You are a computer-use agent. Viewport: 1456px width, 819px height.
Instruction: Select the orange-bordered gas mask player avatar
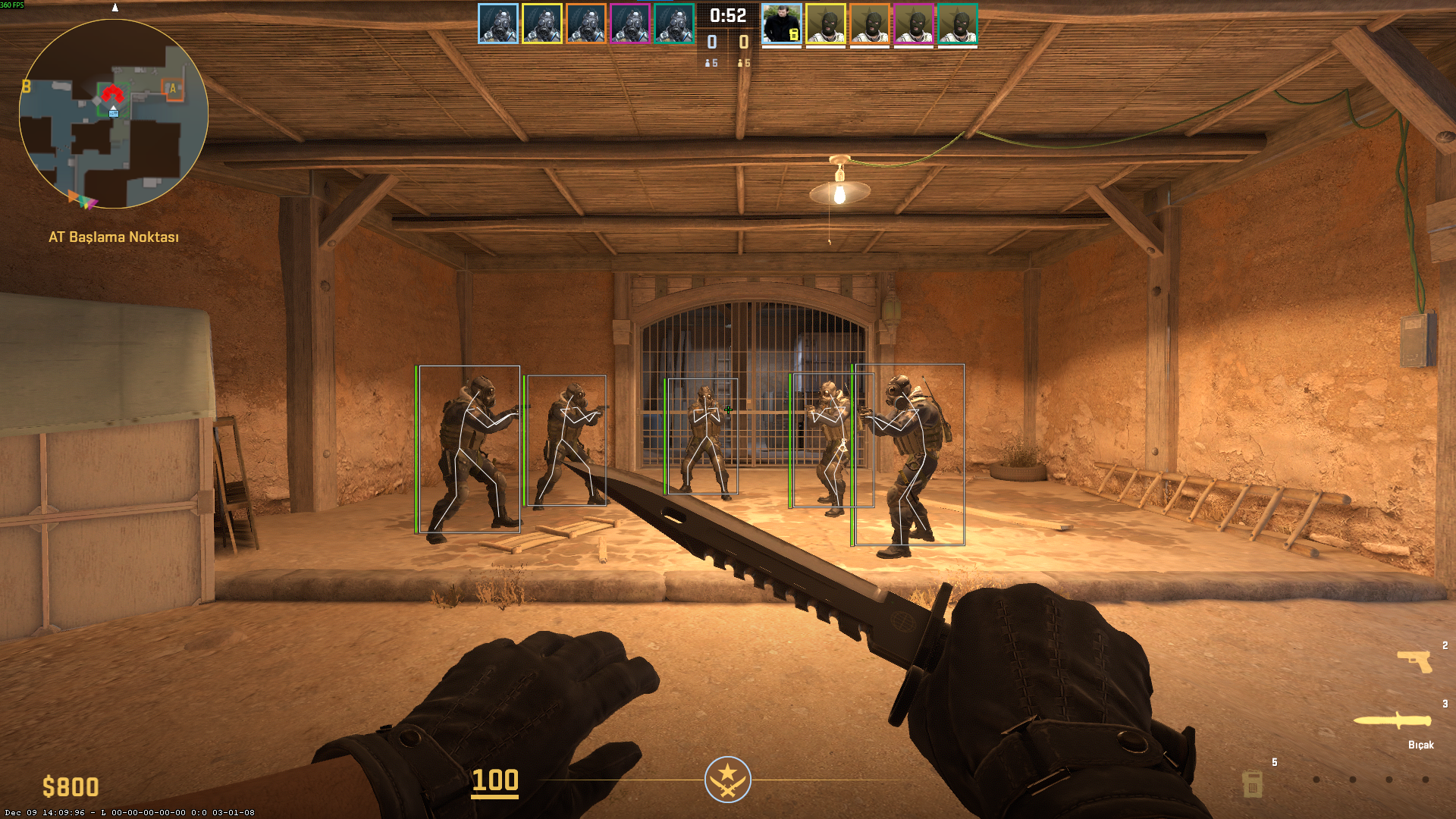[x=586, y=24]
